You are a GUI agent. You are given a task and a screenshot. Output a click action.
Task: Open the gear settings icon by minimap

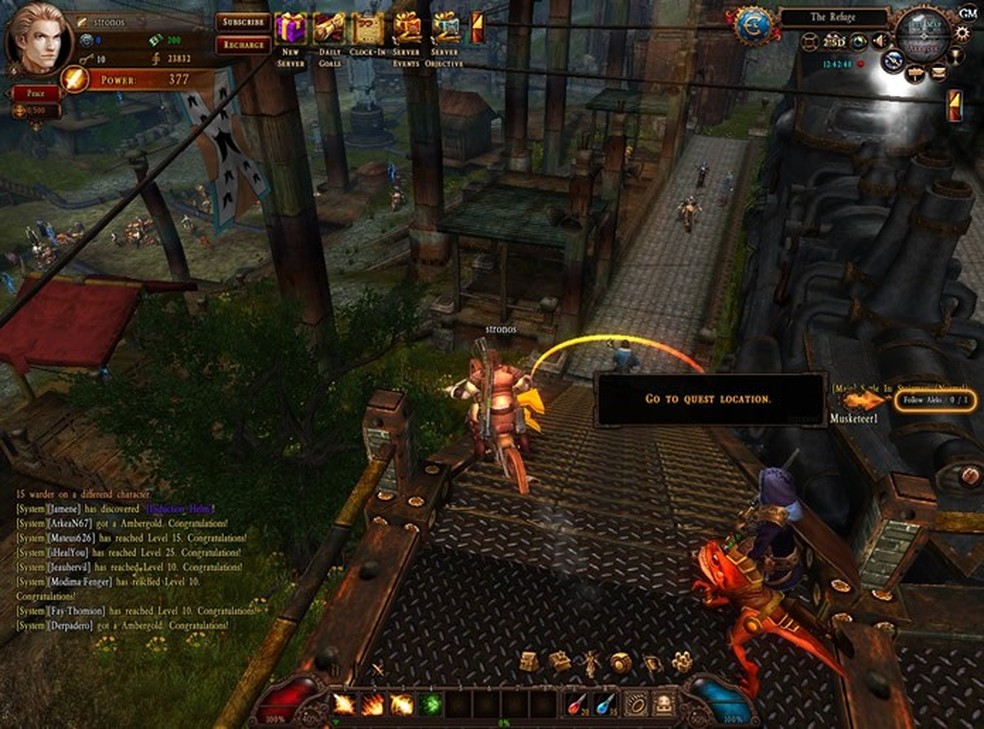[962, 33]
